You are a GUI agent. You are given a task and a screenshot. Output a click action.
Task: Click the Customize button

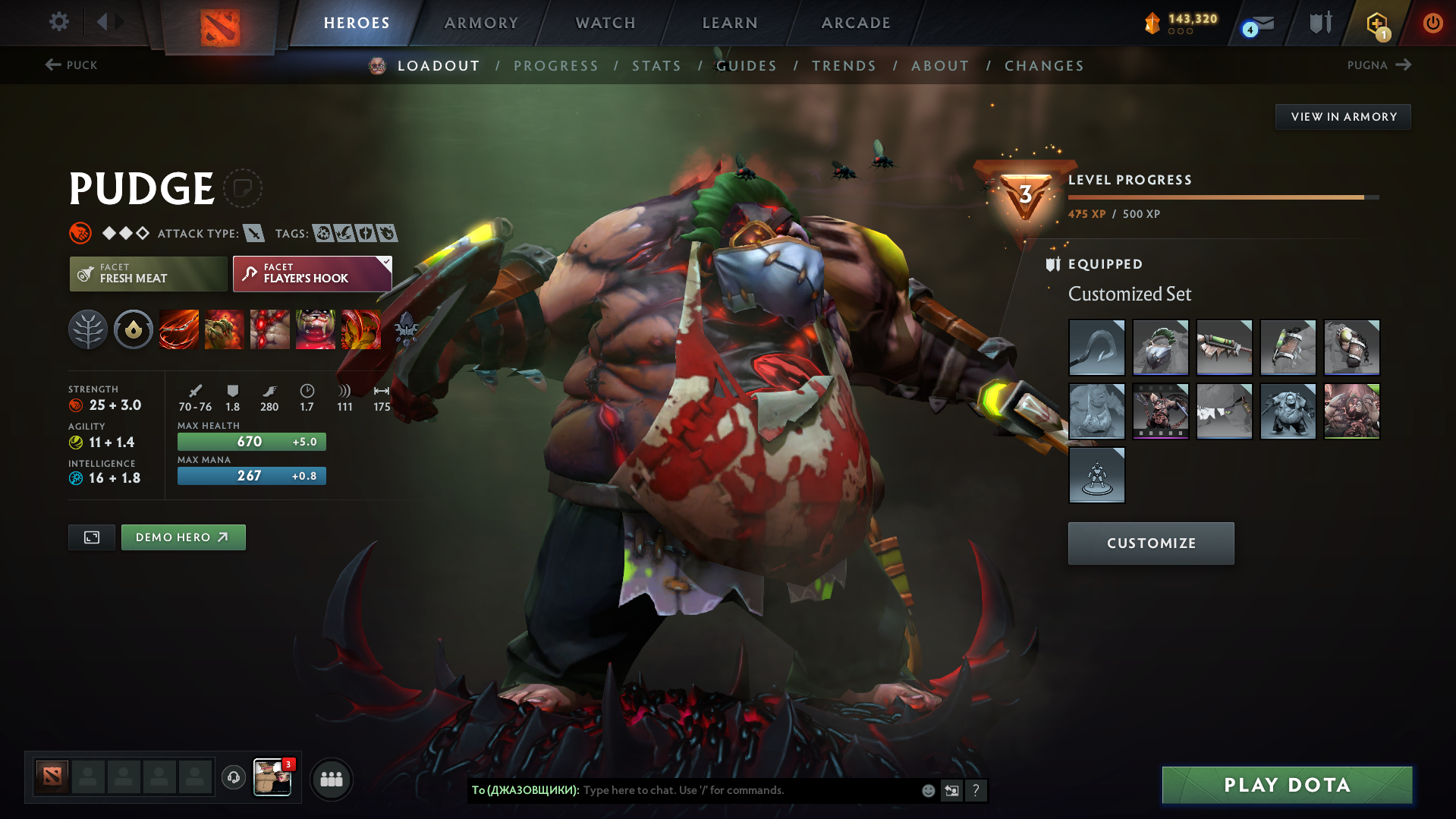(1150, 543)
